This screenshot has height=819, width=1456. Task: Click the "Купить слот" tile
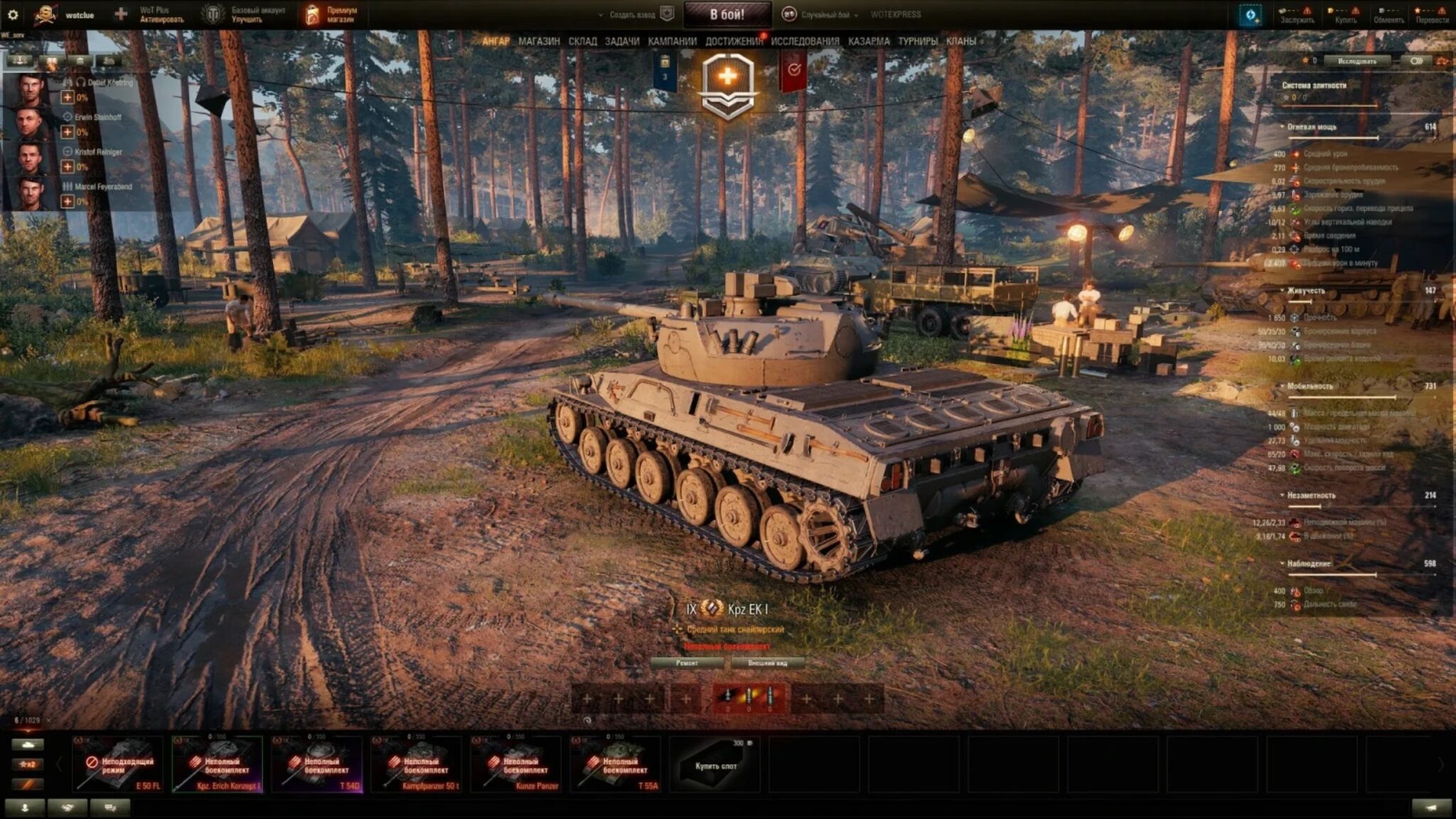[714, 765]
